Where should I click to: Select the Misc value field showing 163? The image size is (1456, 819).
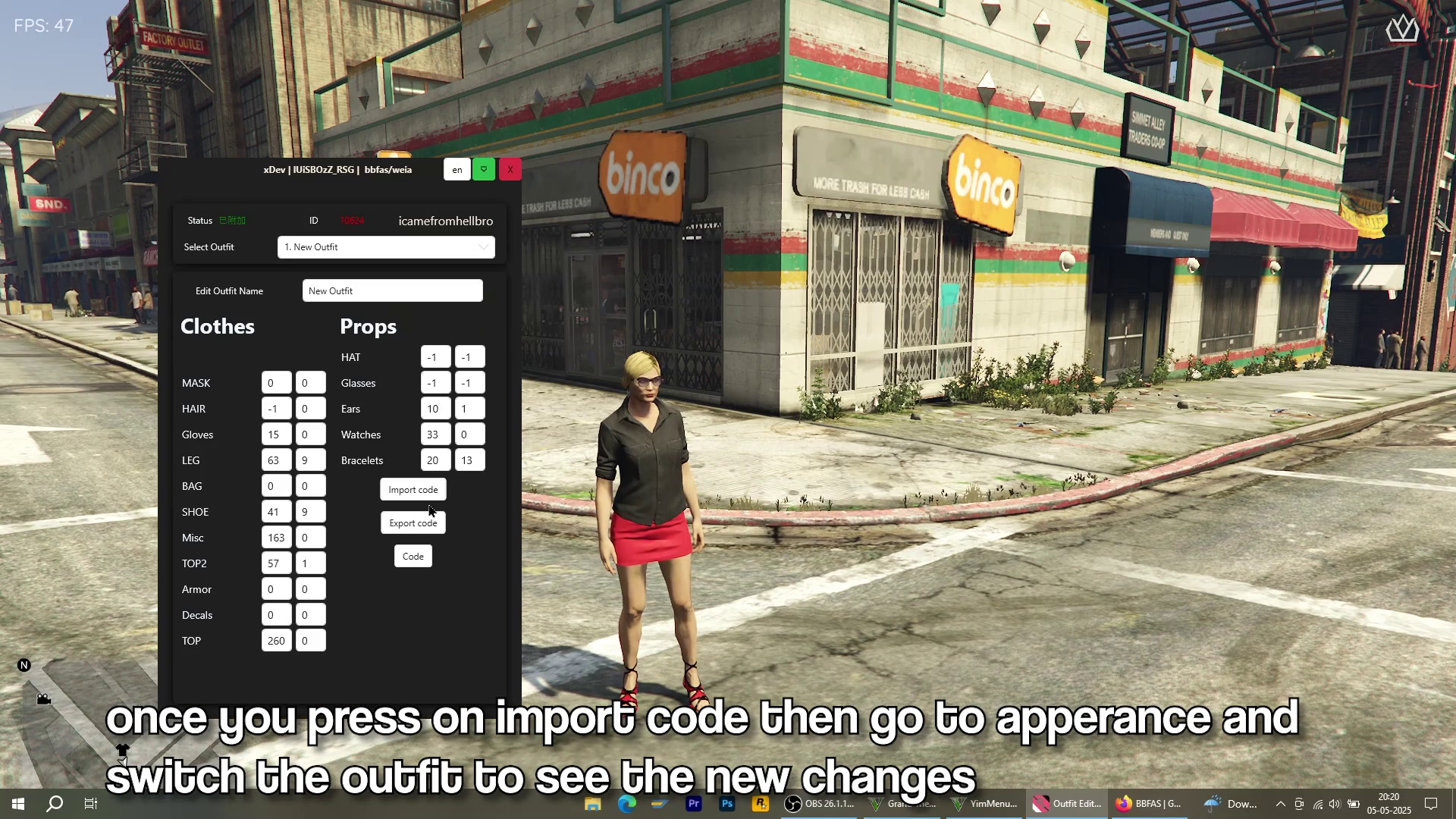tap(276, 538)
